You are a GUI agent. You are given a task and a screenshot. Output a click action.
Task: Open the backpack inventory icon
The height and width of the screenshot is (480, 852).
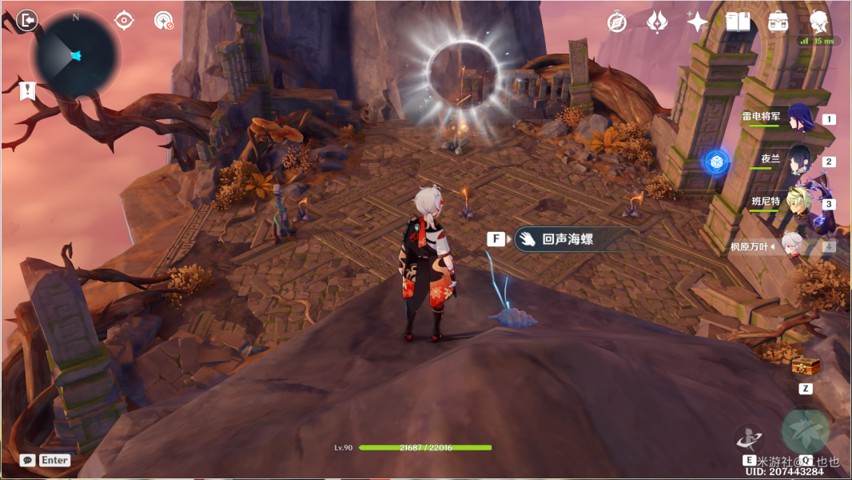[778, 21]
